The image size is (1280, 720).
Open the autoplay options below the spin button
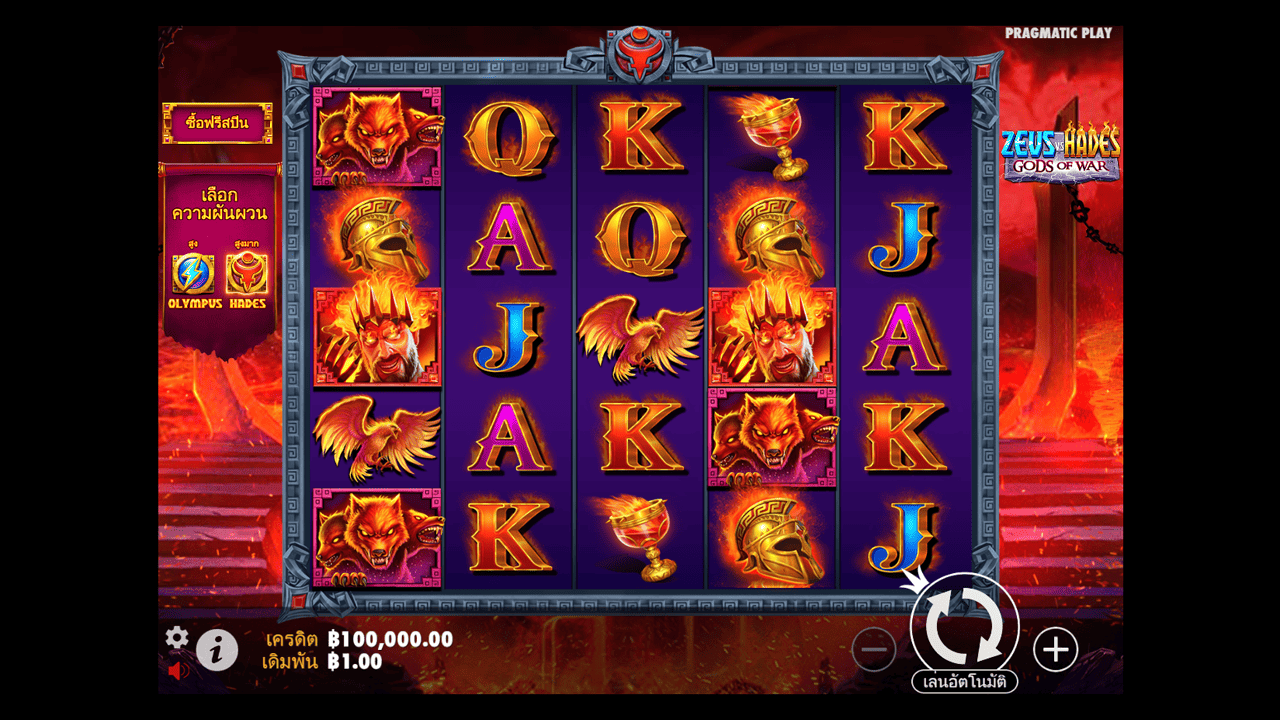(964, 682)
